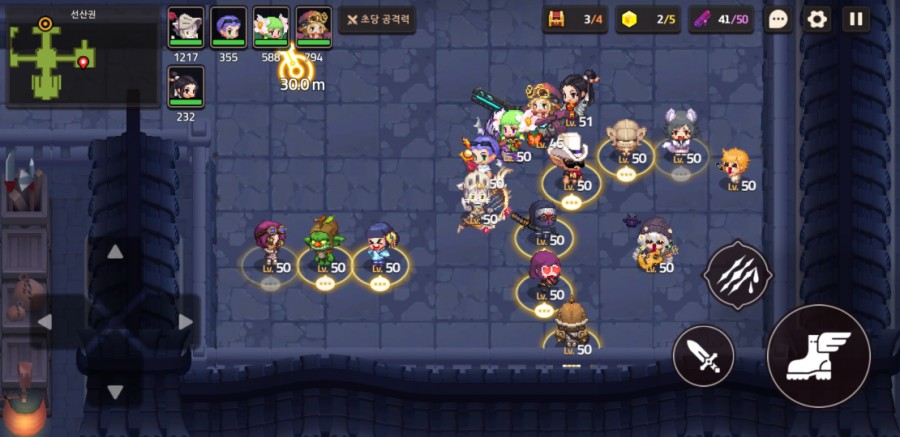Image resolution: width=900 pixels, height=437 pixels.
Task: Pause the game
Action: tap(856, 19)
